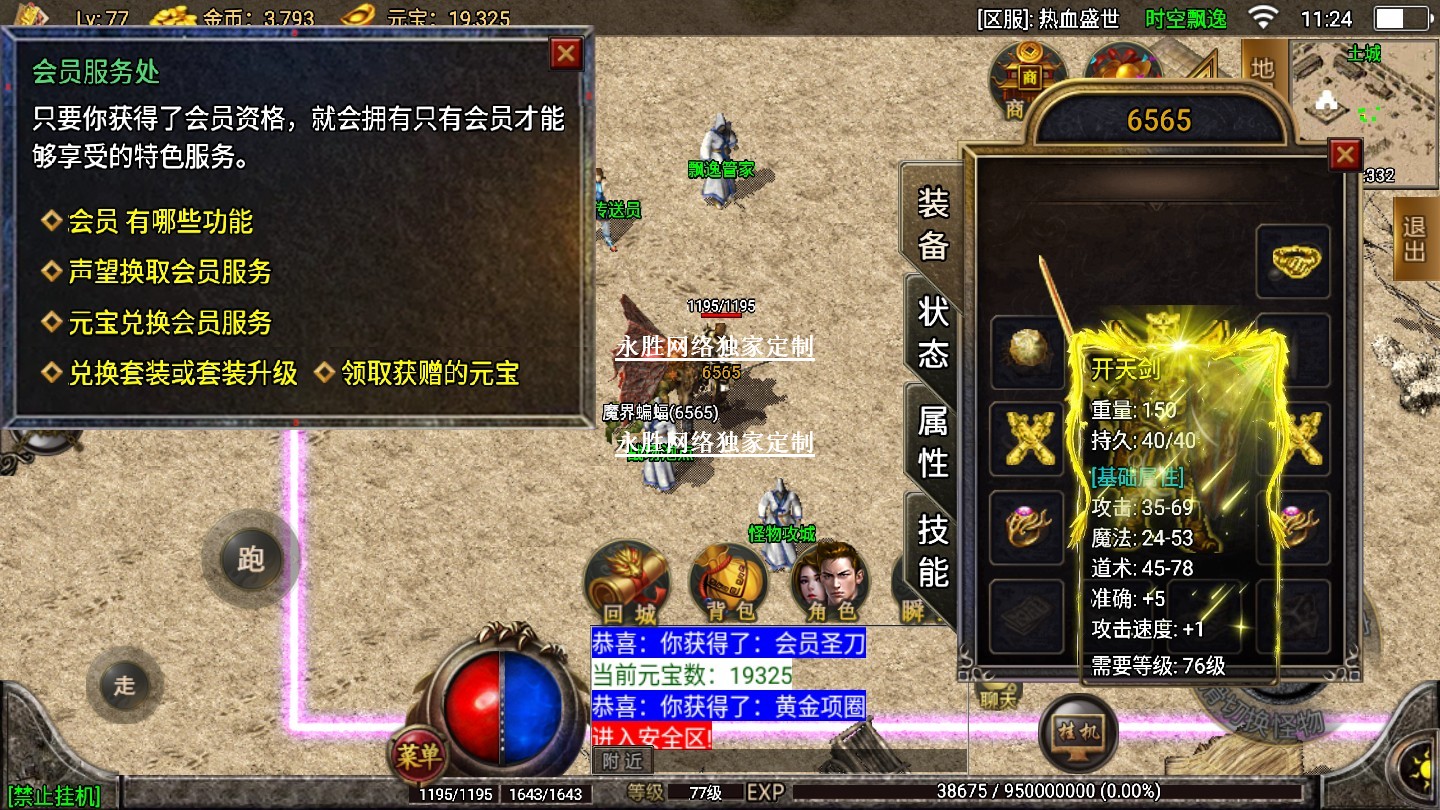Switch to the 装备 tab
The image size is (1440, 810).
pyautogui.click(x=932, y=224)
